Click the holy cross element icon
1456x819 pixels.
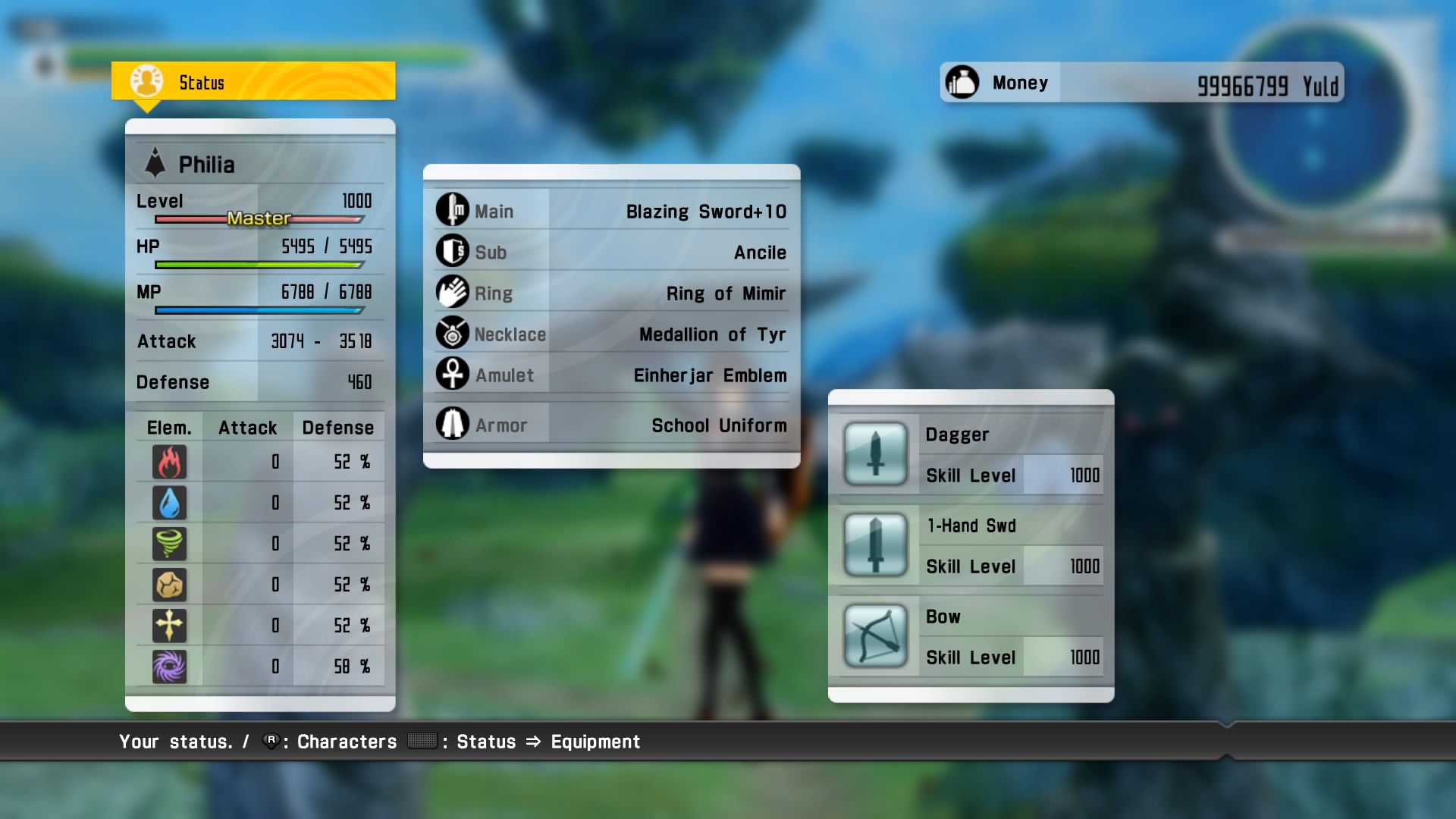tap(170, 626)
